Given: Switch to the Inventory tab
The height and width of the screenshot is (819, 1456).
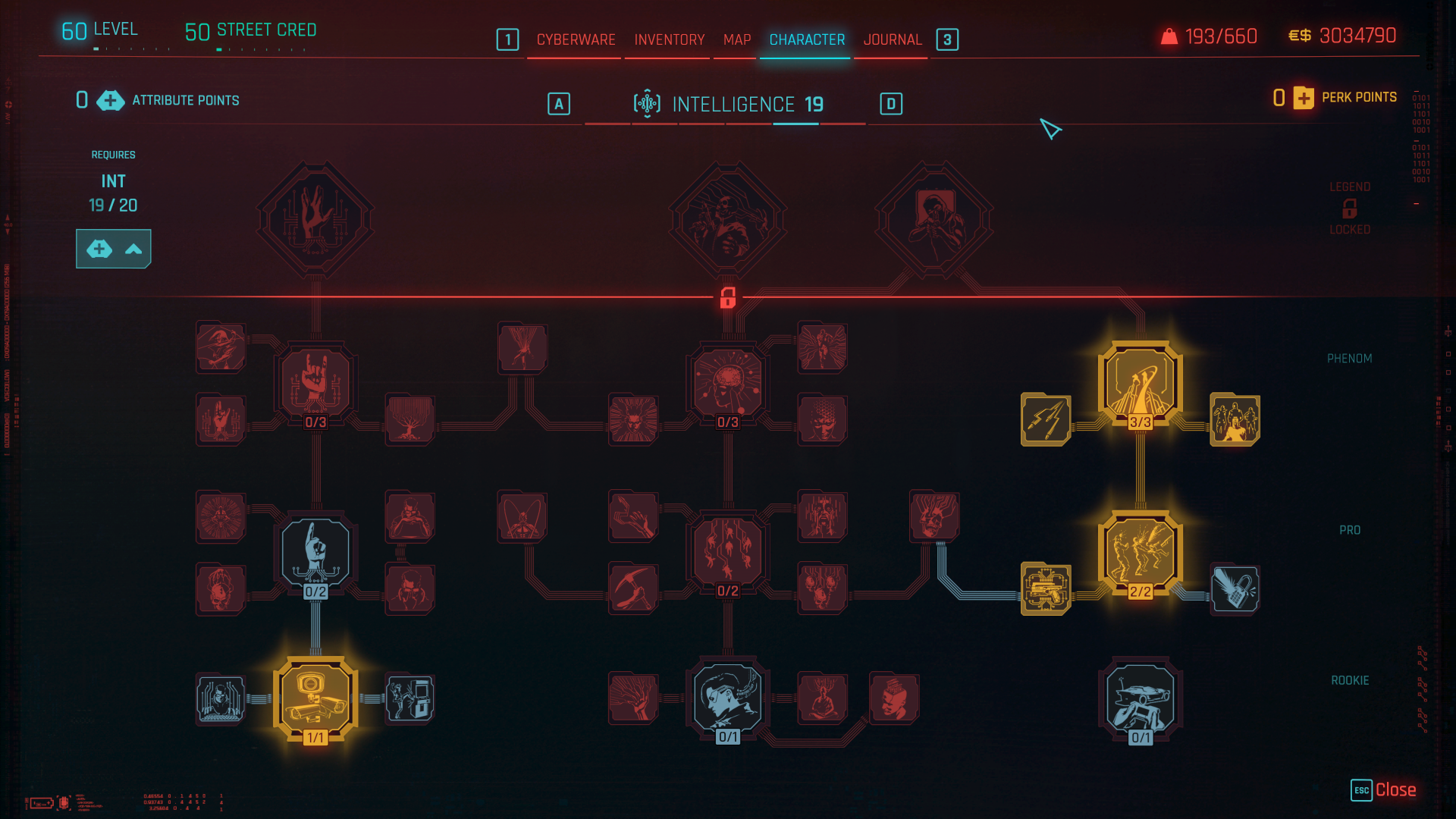Looking at the screenshot, I should click(669, 39).
